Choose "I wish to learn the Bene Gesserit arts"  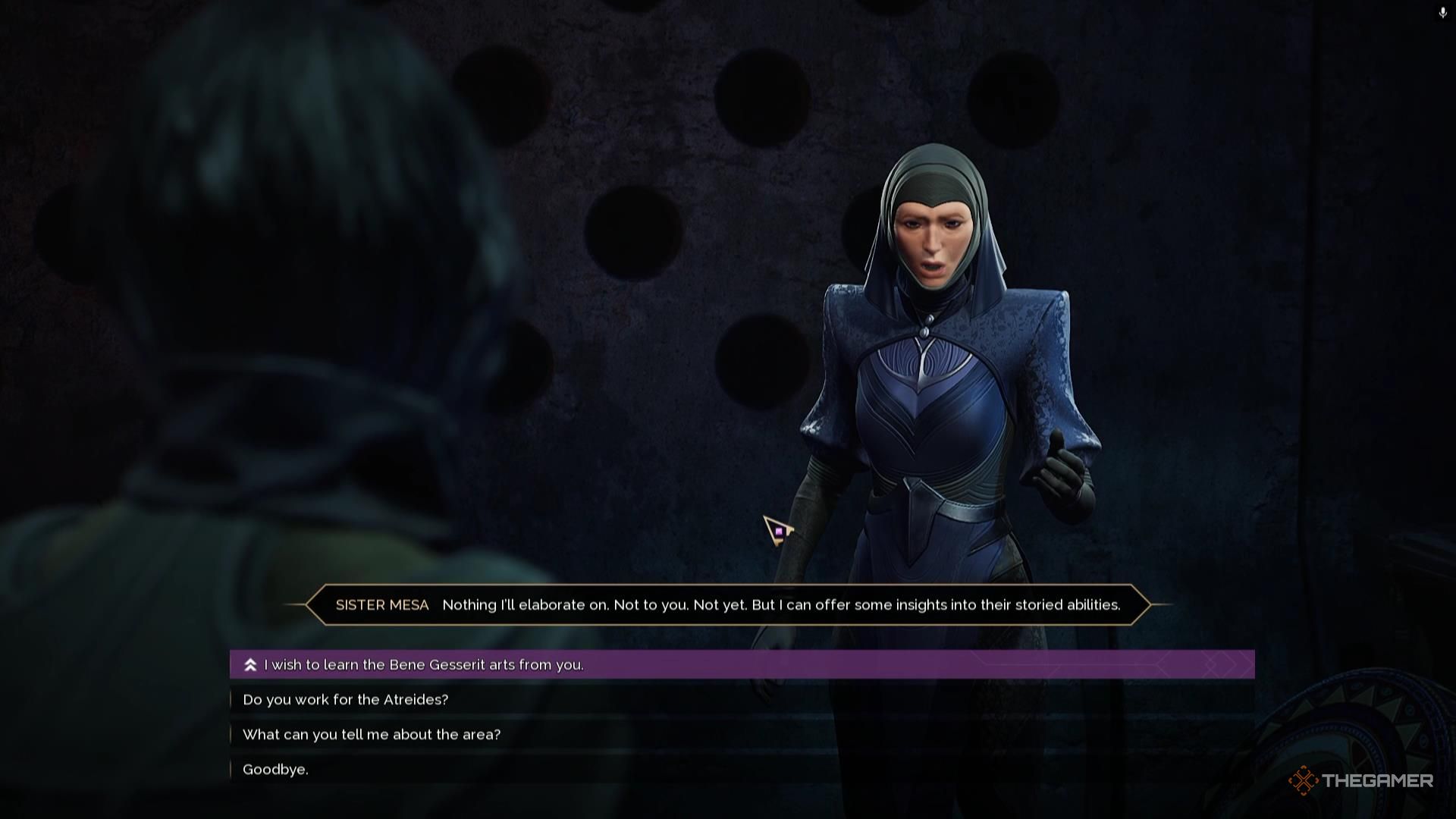pyautogui.click(x=423, y=665)
